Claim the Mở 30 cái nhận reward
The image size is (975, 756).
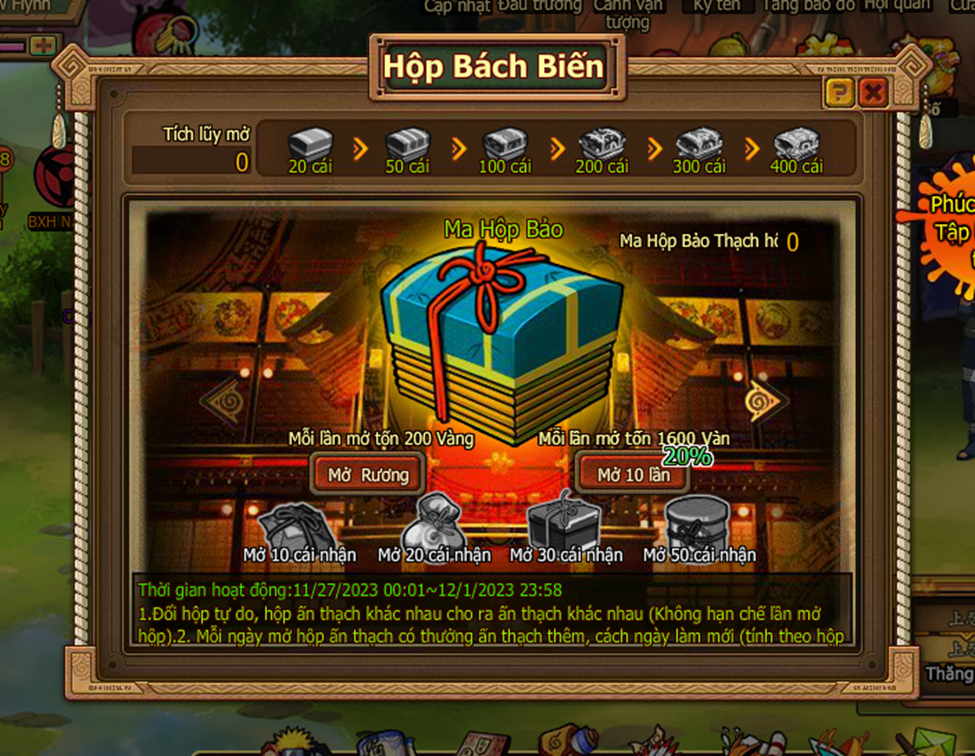[565, 522]
